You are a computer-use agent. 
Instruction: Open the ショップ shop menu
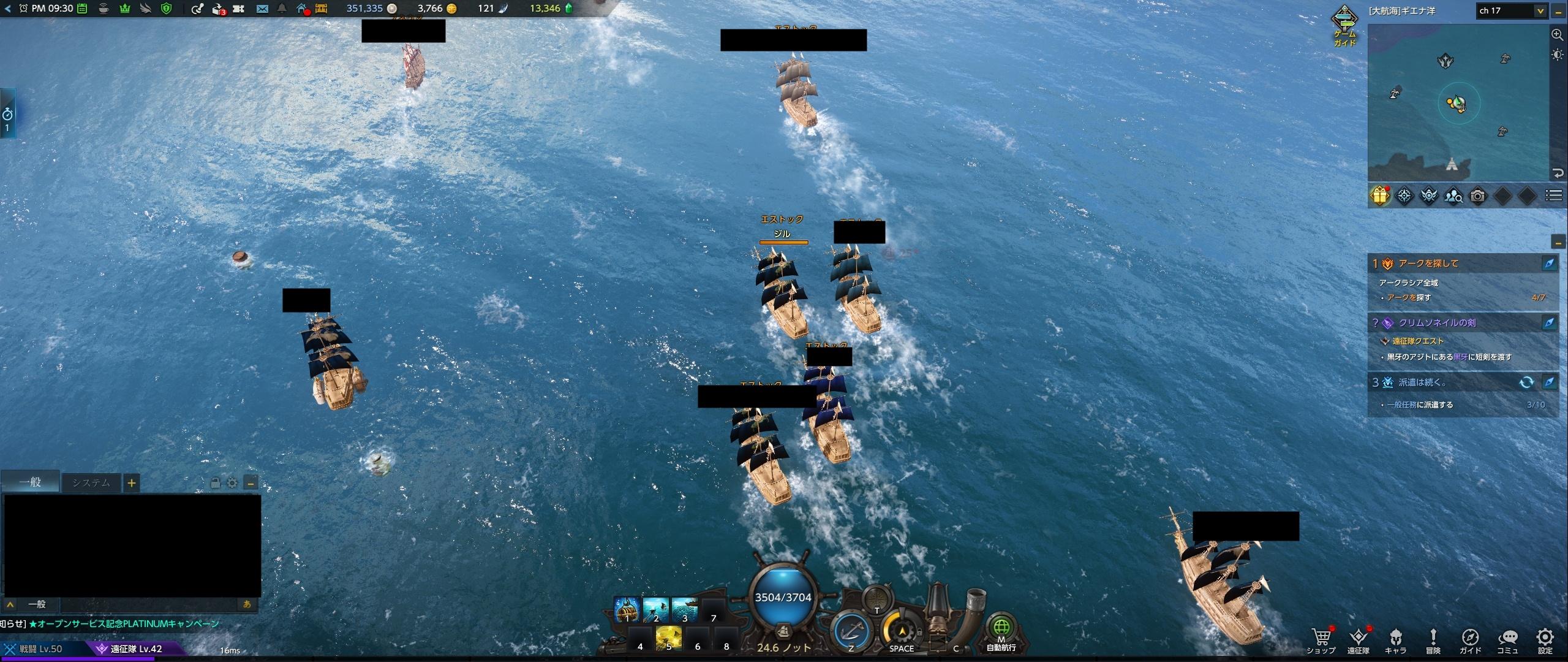point(1321,641)
